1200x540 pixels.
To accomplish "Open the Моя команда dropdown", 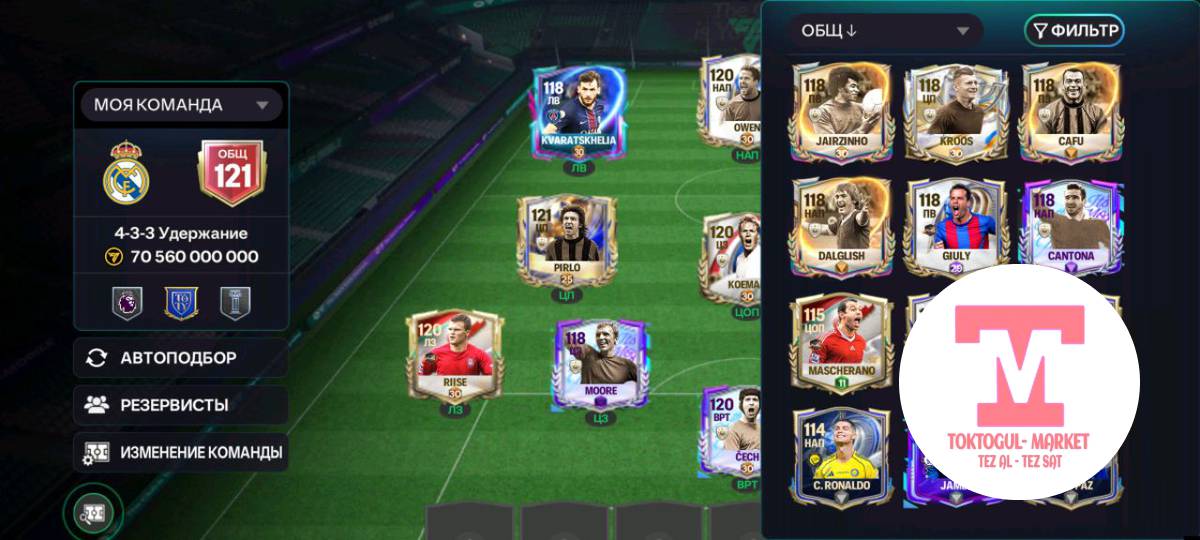I will 181,105.
